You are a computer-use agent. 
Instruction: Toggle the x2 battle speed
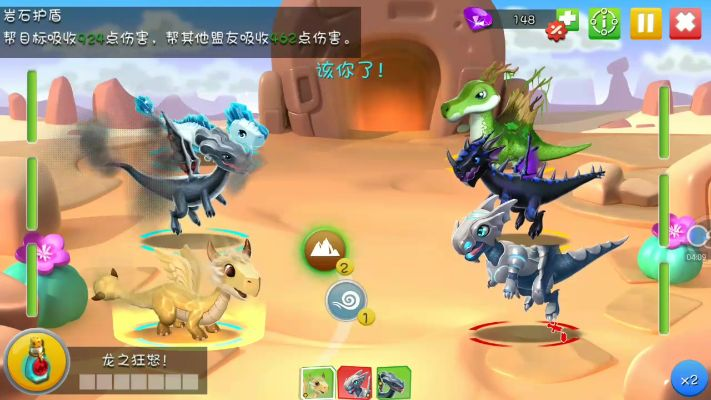(688, 380)
